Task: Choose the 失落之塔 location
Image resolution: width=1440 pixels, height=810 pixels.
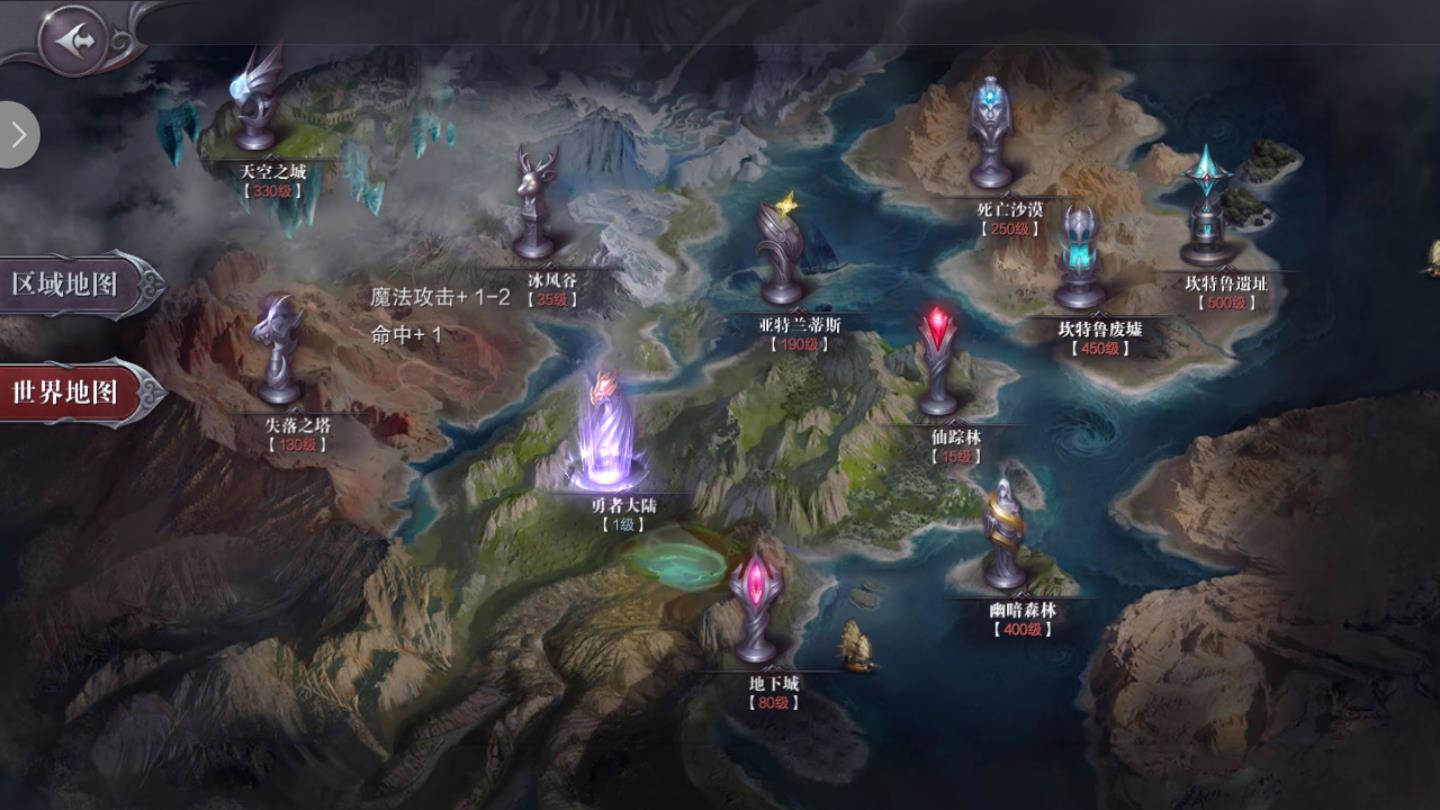Action: click(279, 352)
